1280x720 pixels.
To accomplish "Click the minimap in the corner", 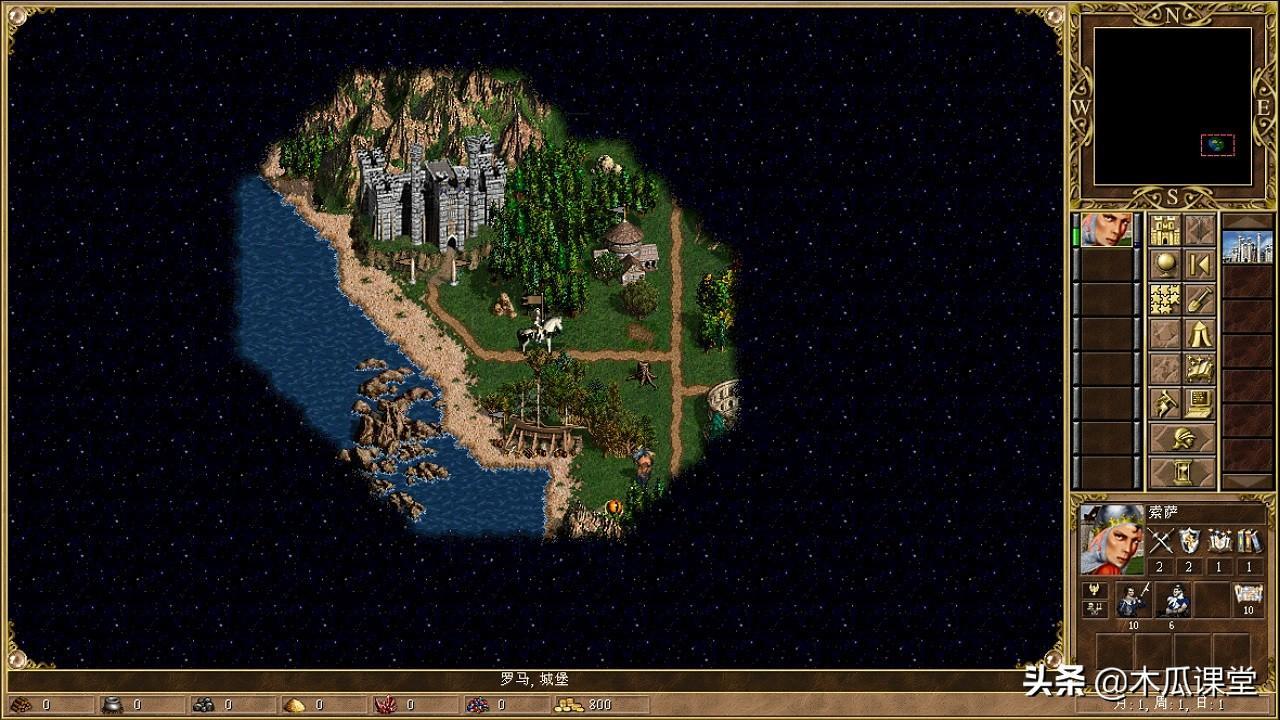I will pyautogui.click(x=1172, y=105).
